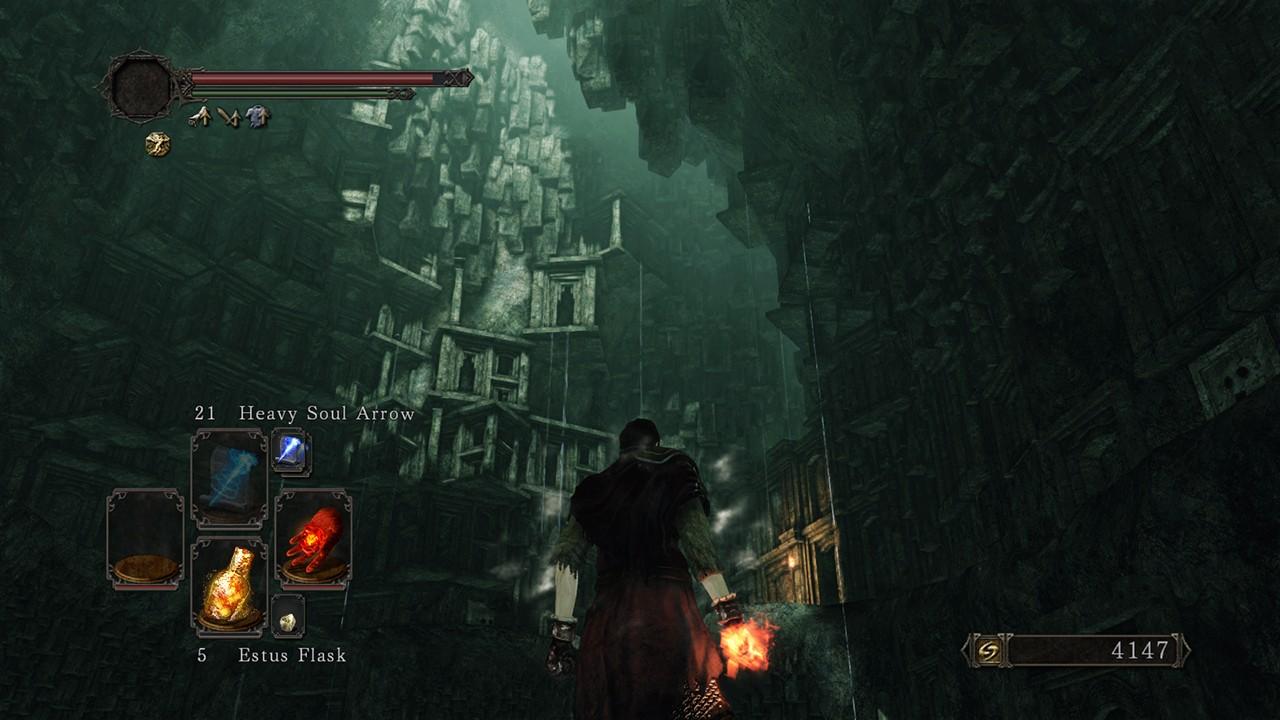Image resolution: width=1280 pixels, height=720 pixels.
Task: Select the empty left-hand equipment slot
Action: pyautogui.click(x=145, y=537)
